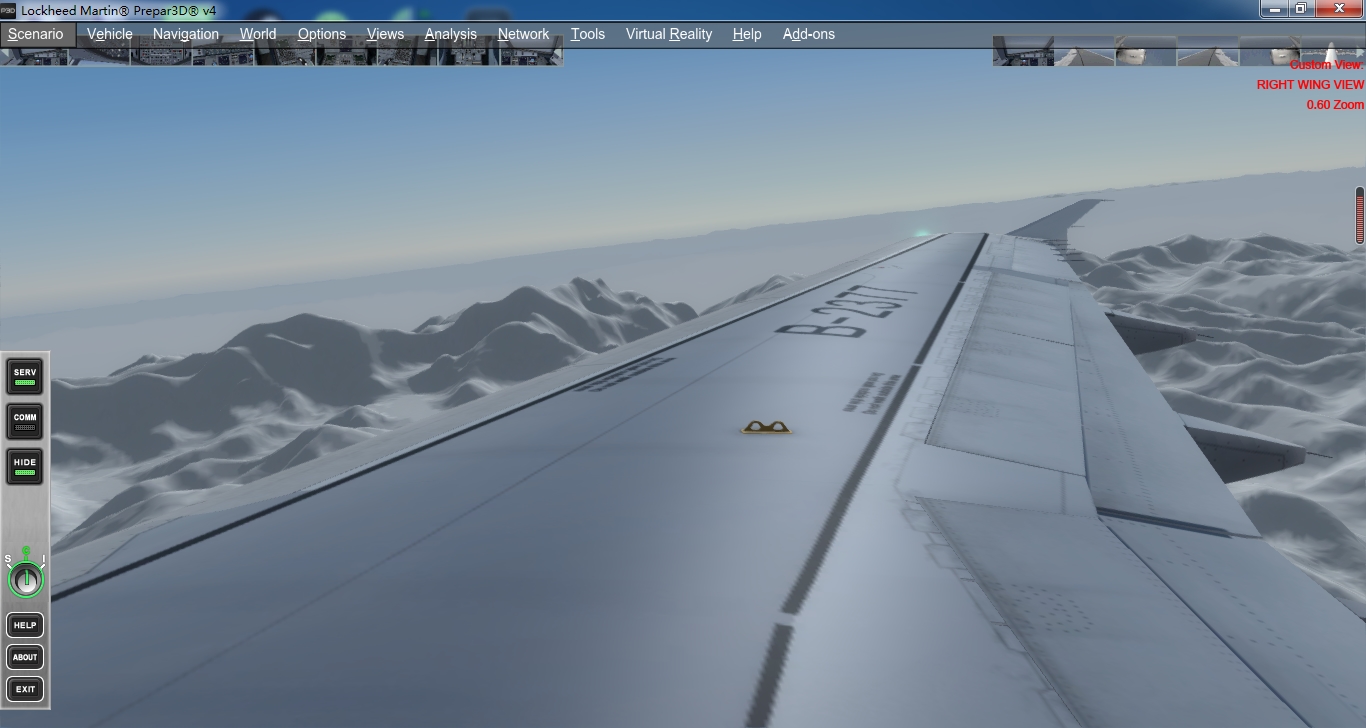Open the Vehicle menu
Image resolution: width=1366 pixels, height=728 pixels.
[x=110, y=34]
